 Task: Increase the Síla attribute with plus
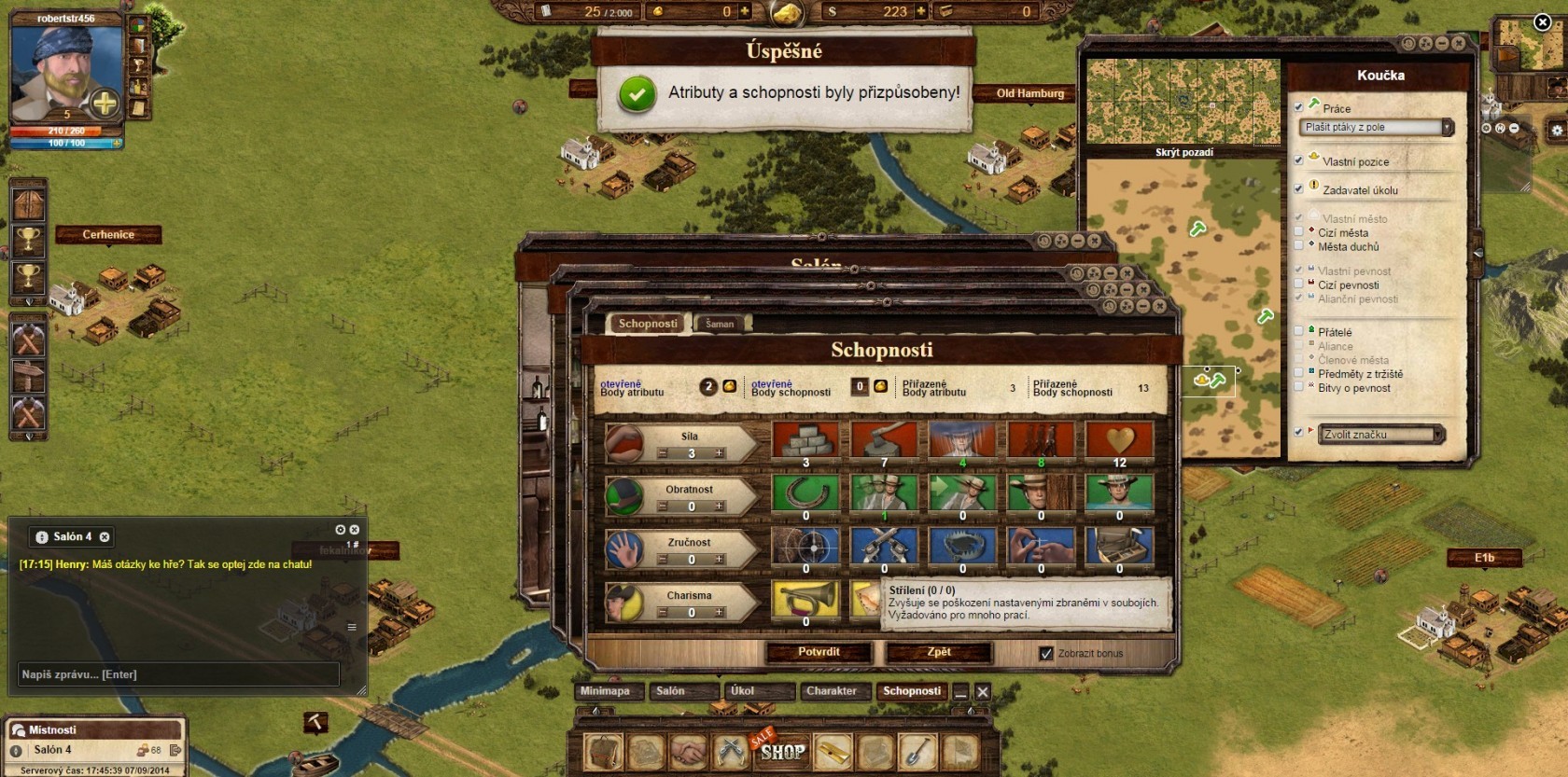pyautogui.click(x=720, y=453)
